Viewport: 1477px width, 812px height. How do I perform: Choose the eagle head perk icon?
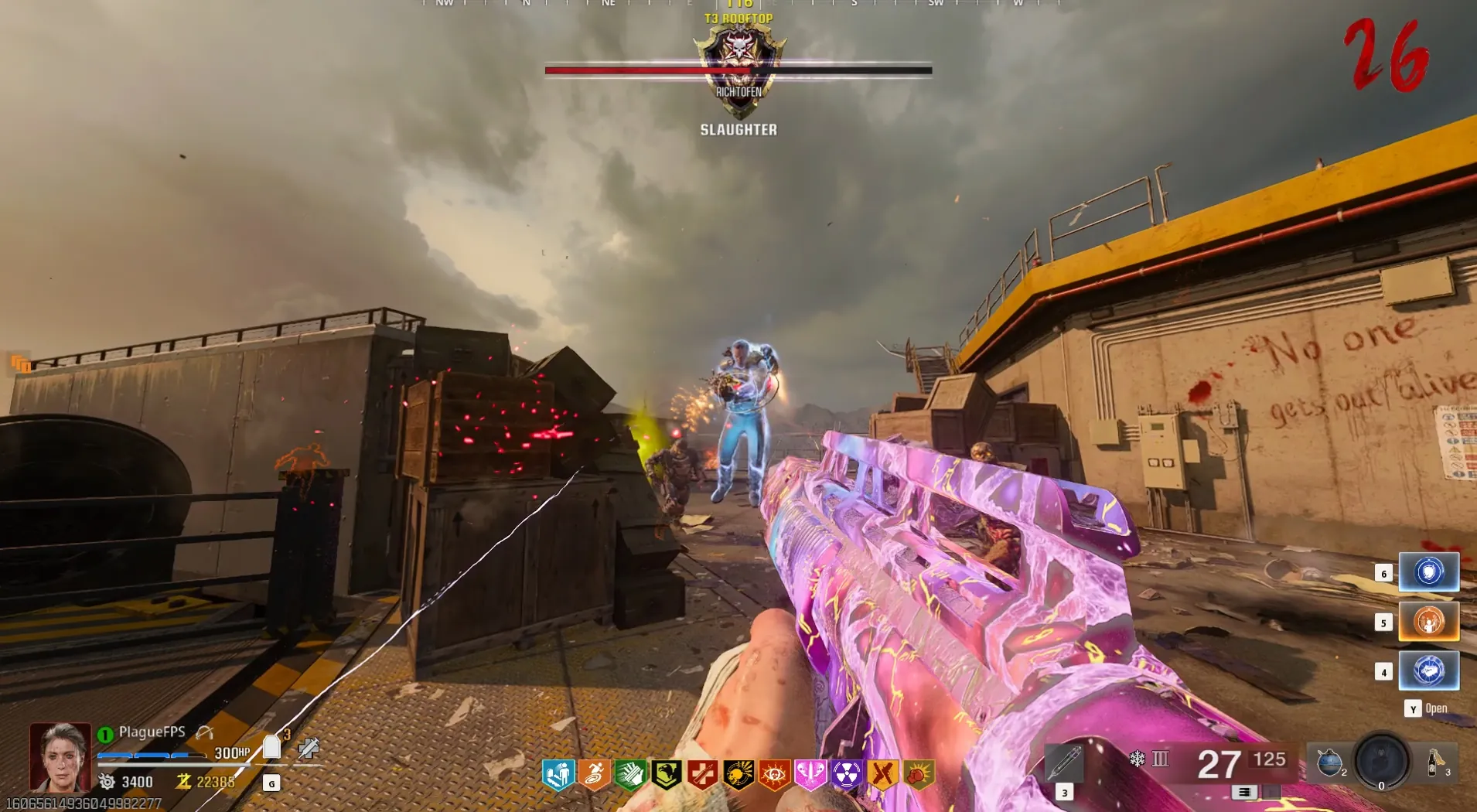coord(667,774)
